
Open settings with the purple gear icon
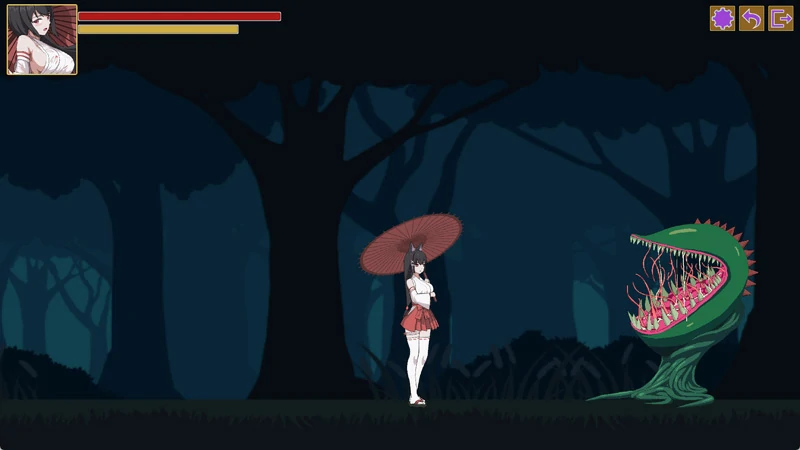click(722, 18)
